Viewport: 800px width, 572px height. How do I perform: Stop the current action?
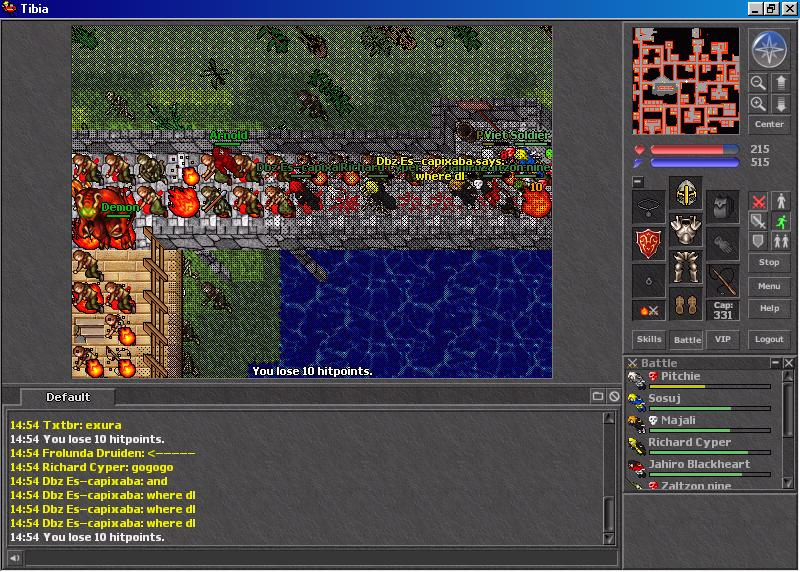tap(769, 262)
